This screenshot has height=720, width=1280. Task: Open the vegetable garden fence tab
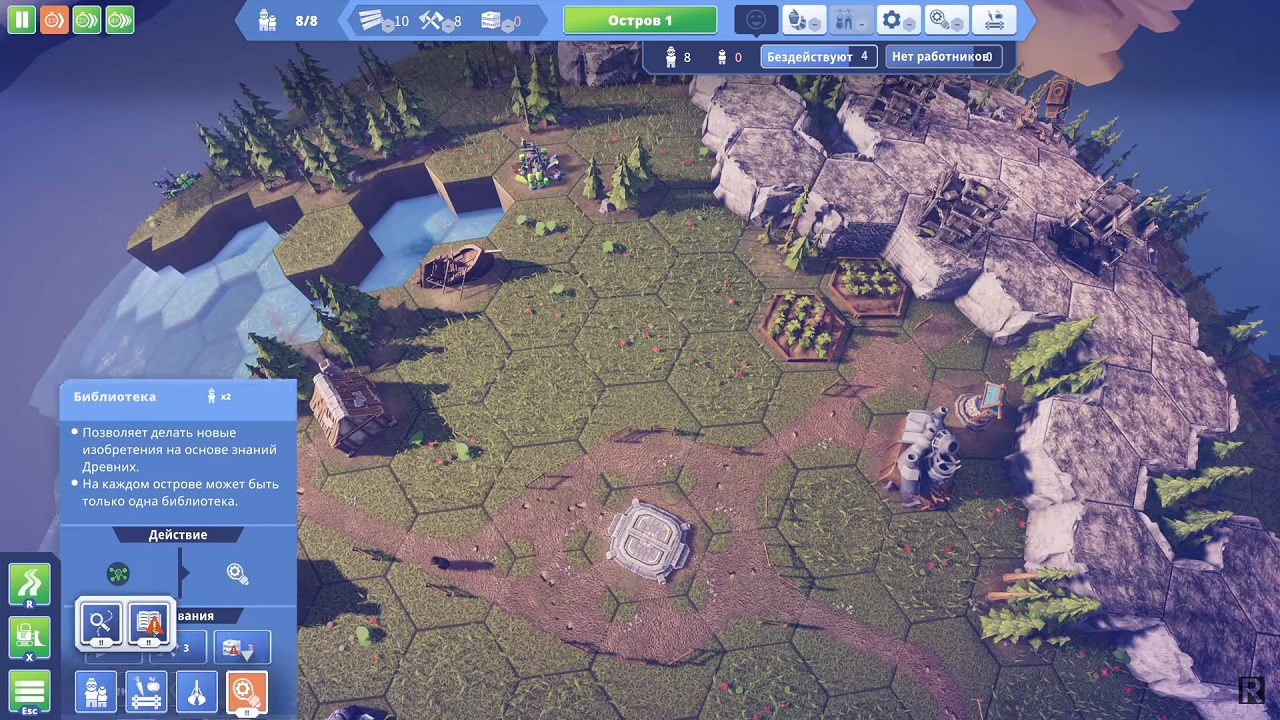coord(993,20)
